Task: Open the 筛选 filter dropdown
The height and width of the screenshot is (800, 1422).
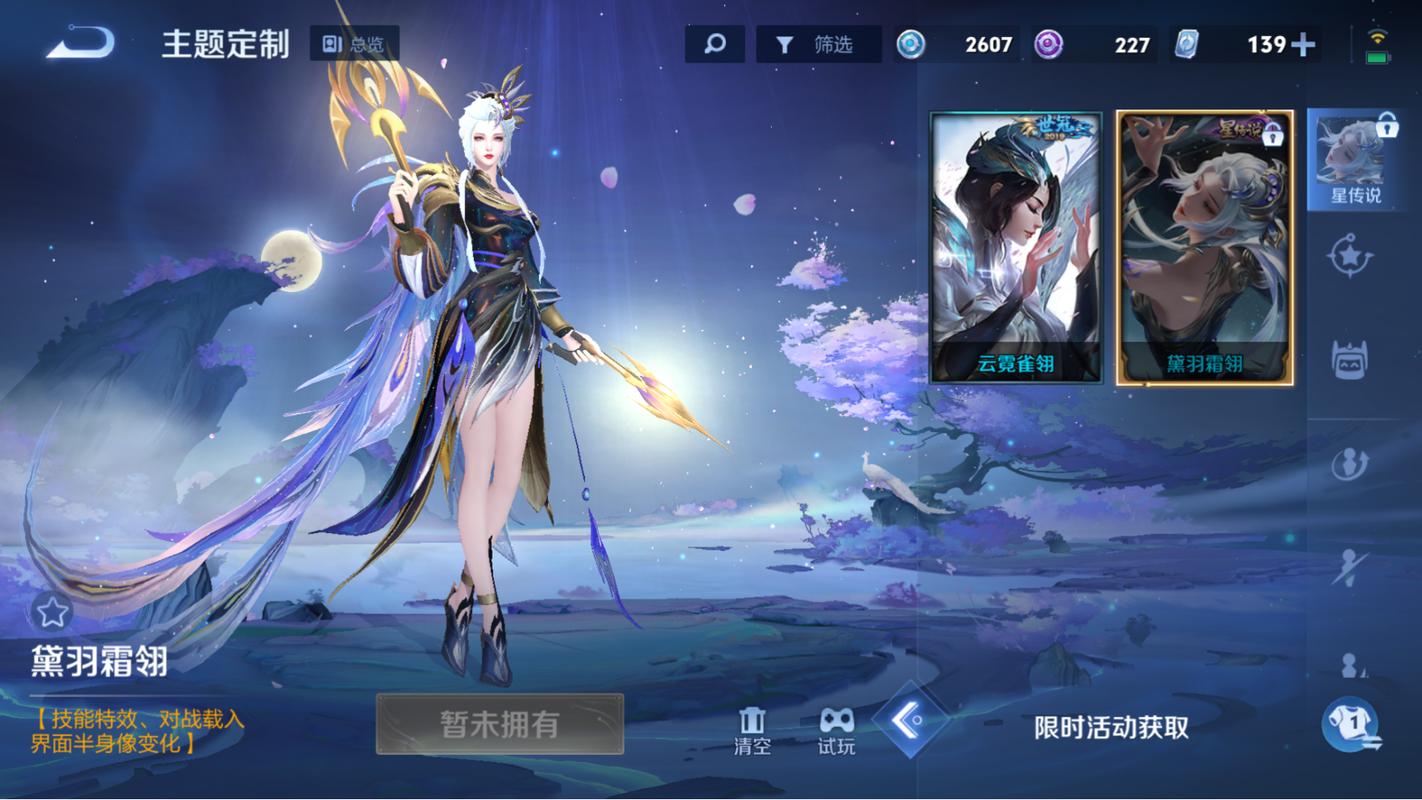Action: (x=820, y=43)
